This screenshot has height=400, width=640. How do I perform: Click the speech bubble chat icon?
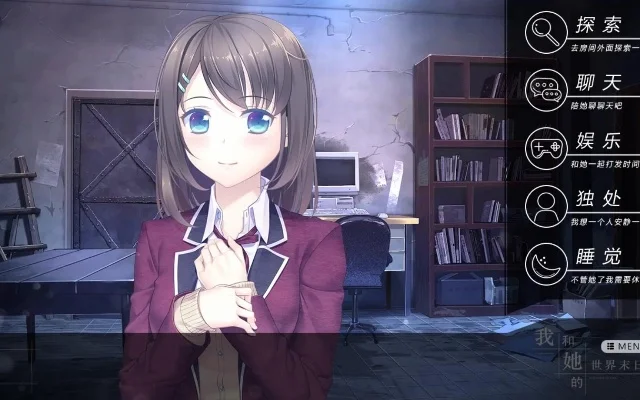pyautogui.click(x=543, y=88)
